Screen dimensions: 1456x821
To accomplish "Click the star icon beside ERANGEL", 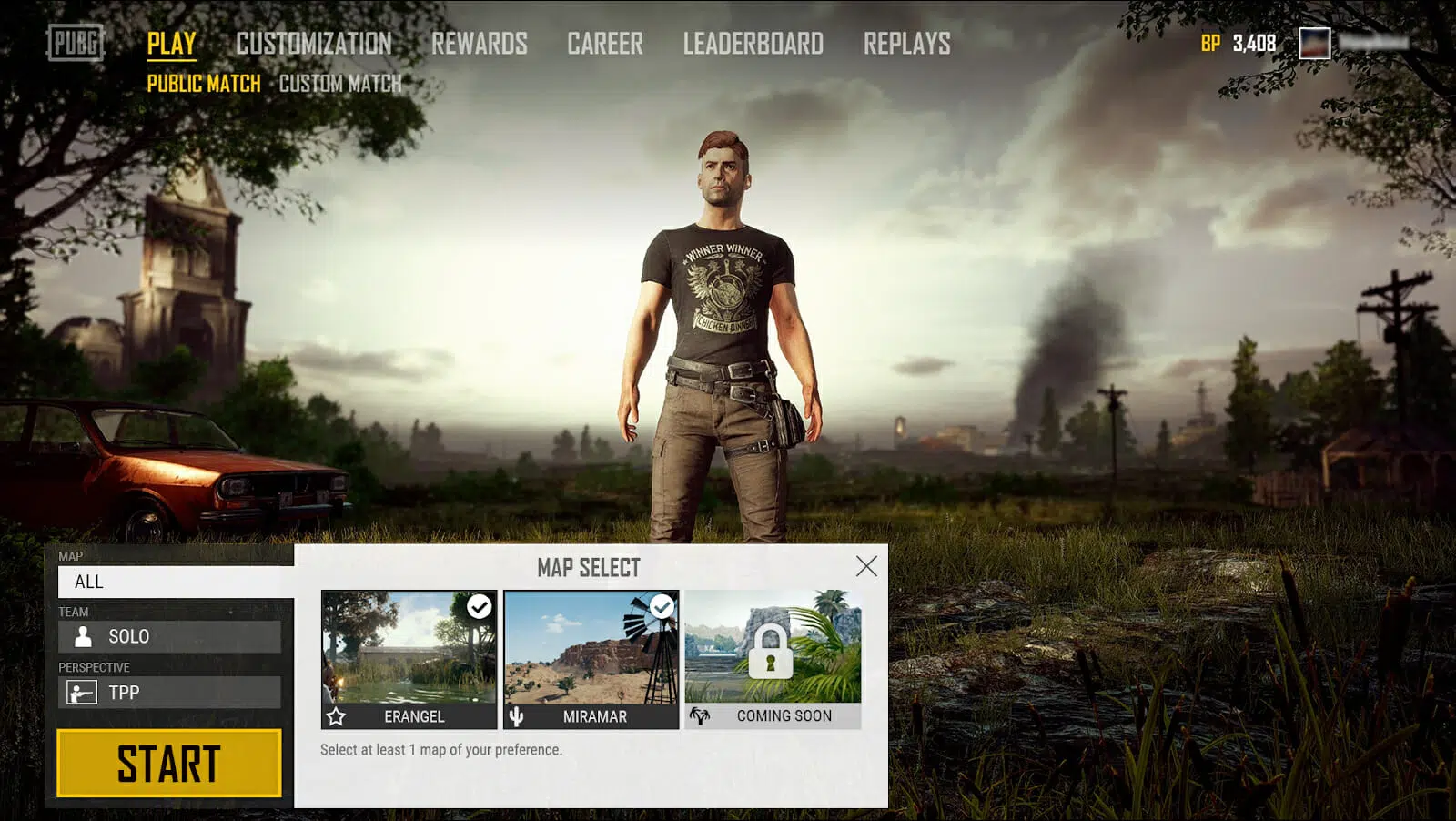I will (338, 717).
